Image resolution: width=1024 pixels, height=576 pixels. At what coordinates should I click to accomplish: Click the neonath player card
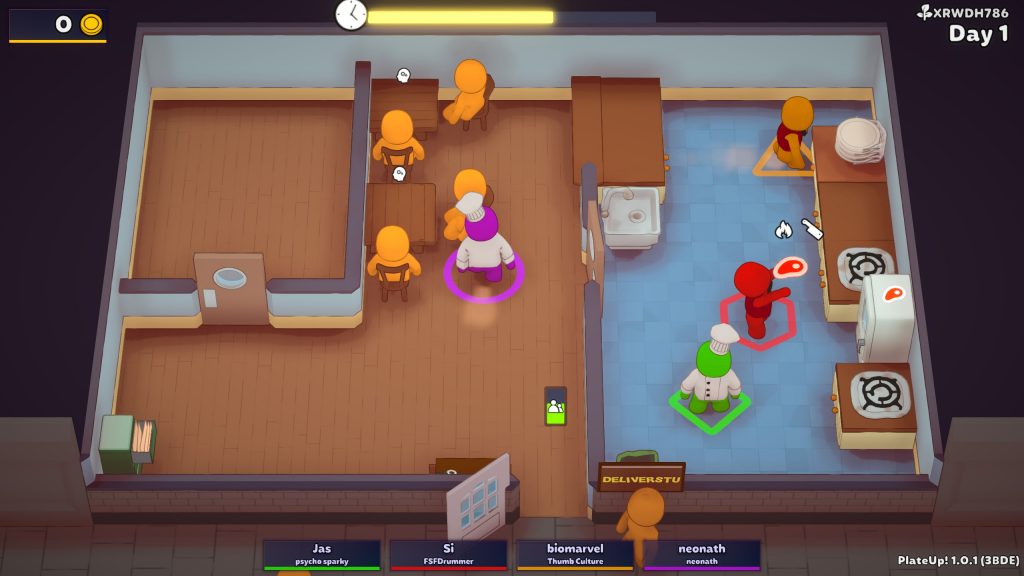pos(701,555)
